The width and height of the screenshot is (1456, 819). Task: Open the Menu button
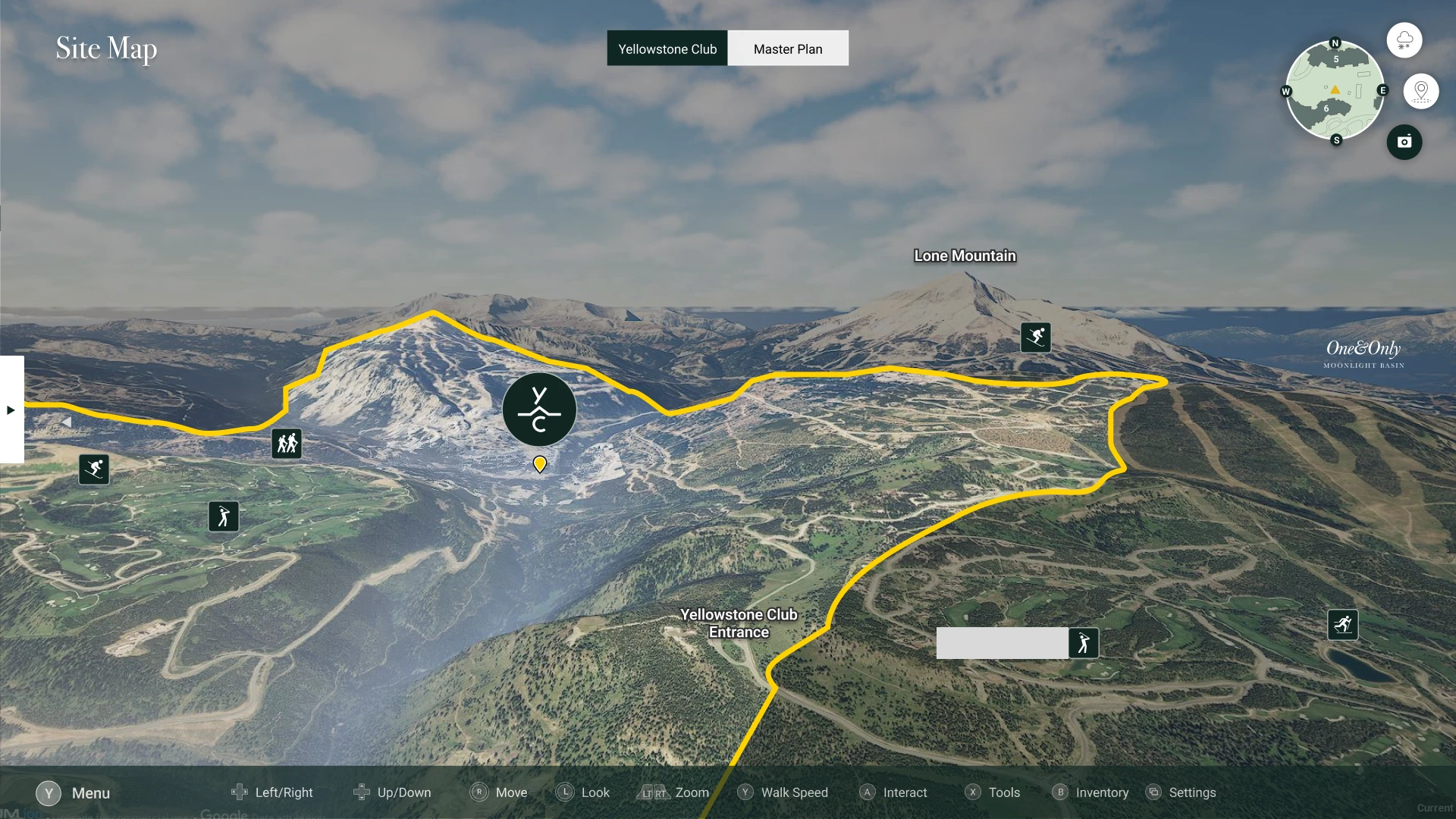74,793
